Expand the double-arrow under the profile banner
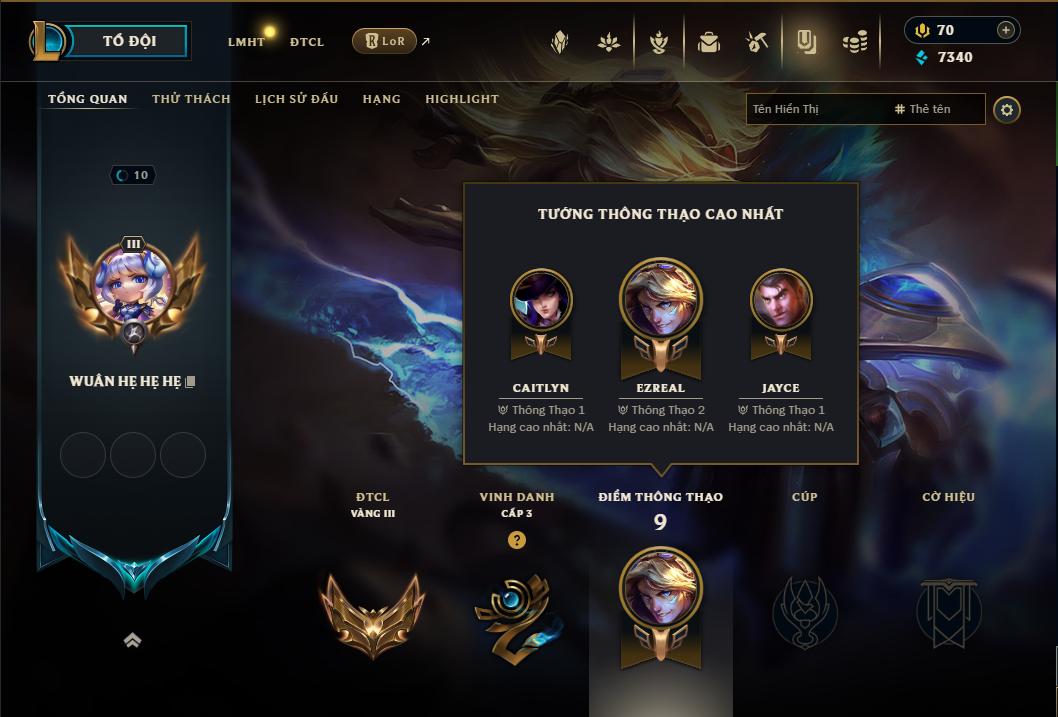Viewport: 1058px width, 717px height. [x=132, y=641]
